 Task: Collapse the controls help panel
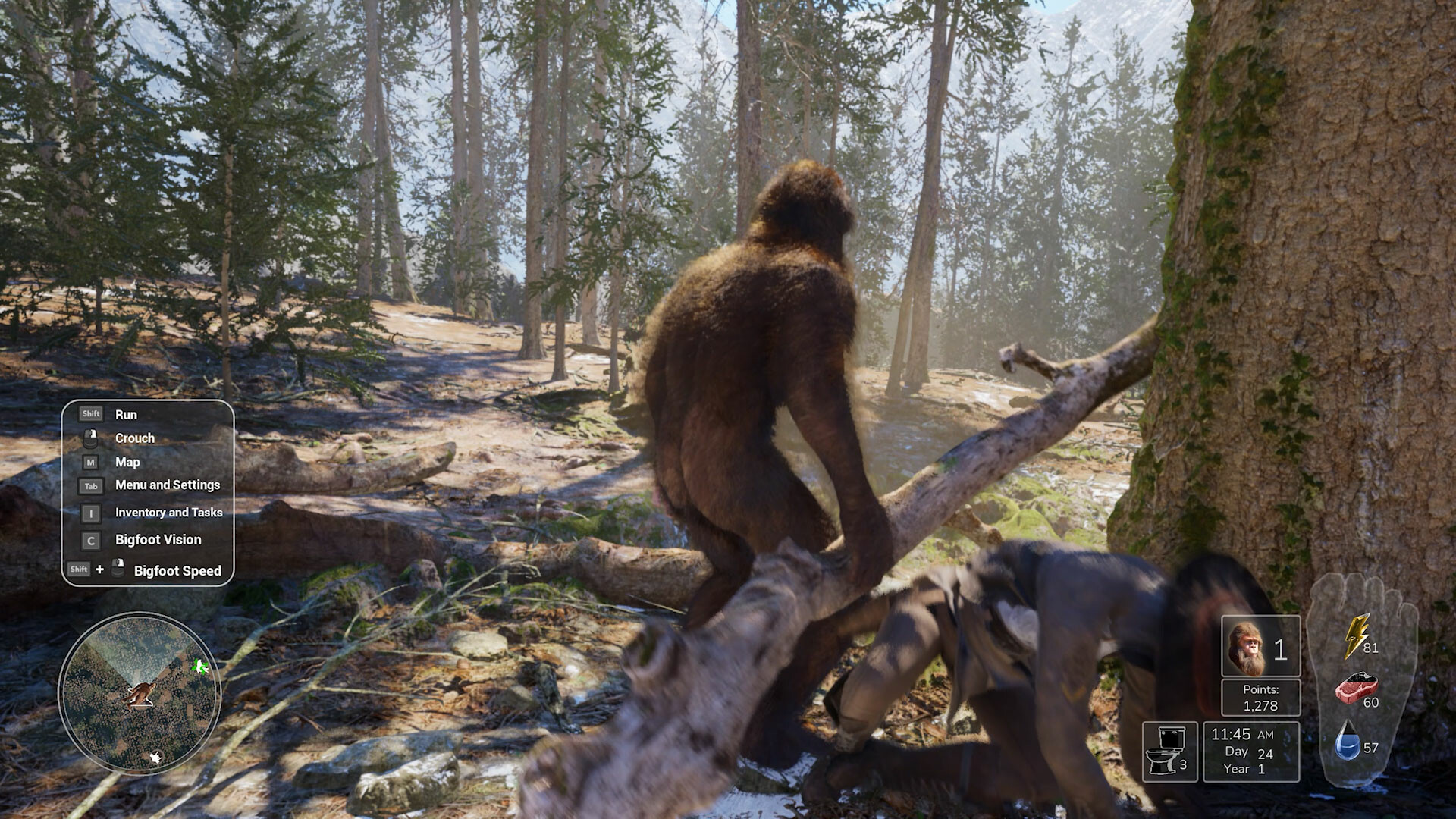[149, 493]
